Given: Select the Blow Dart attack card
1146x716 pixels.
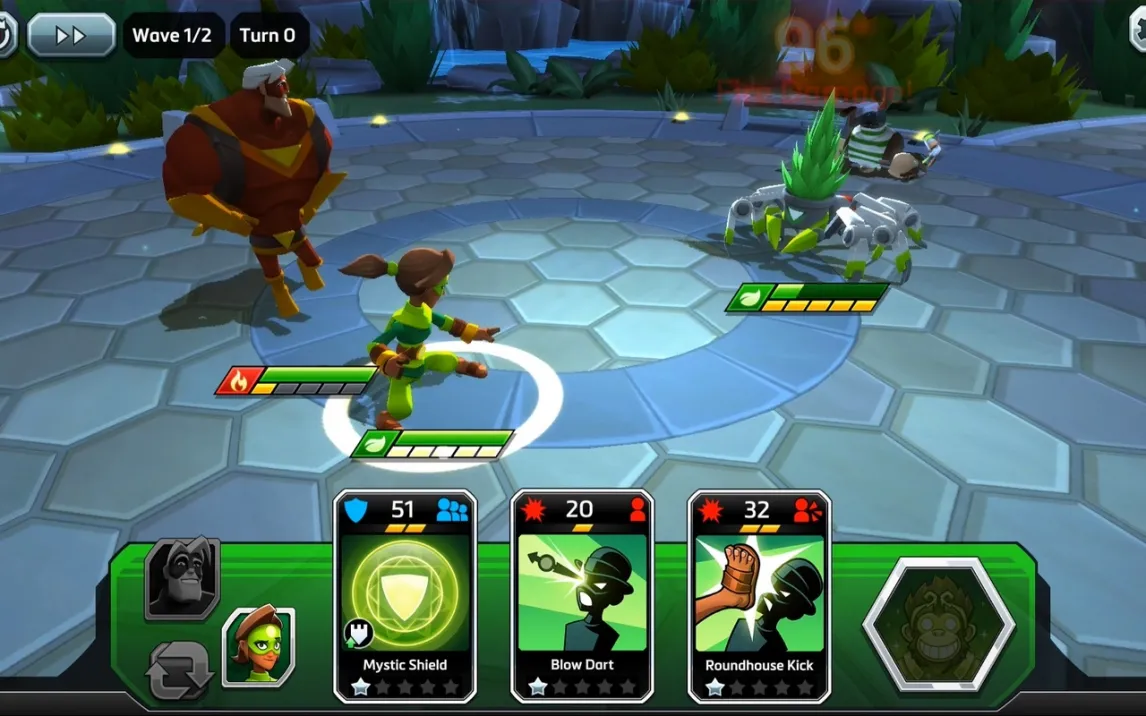Looking at the screenshot, I should (582, 596).
